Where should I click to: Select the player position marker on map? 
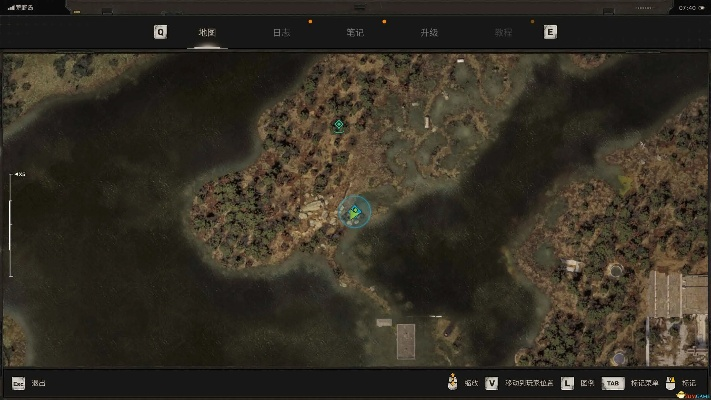[x=355, y=212]
